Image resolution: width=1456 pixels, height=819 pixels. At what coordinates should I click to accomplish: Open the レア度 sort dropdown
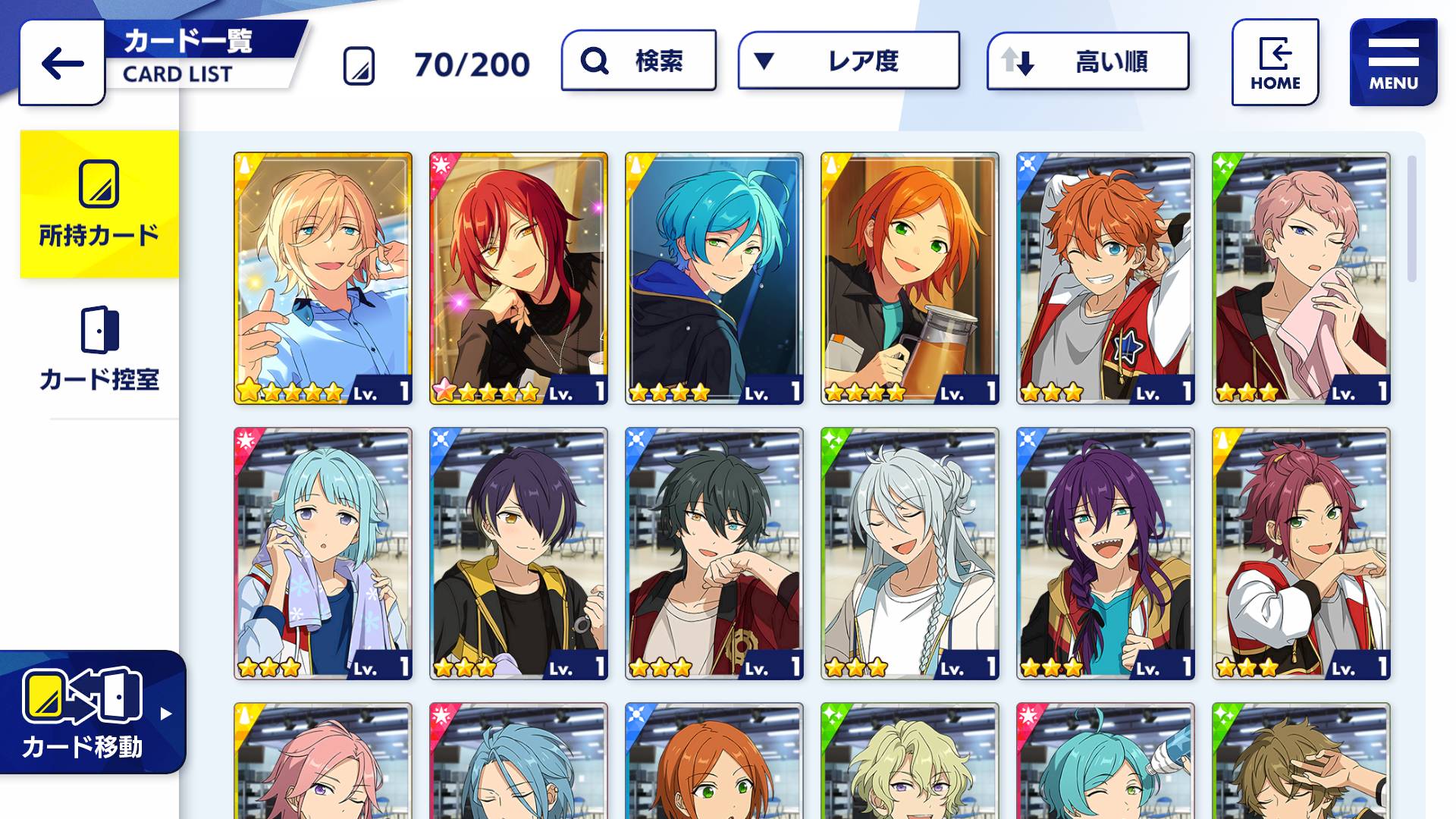point(849,61)
